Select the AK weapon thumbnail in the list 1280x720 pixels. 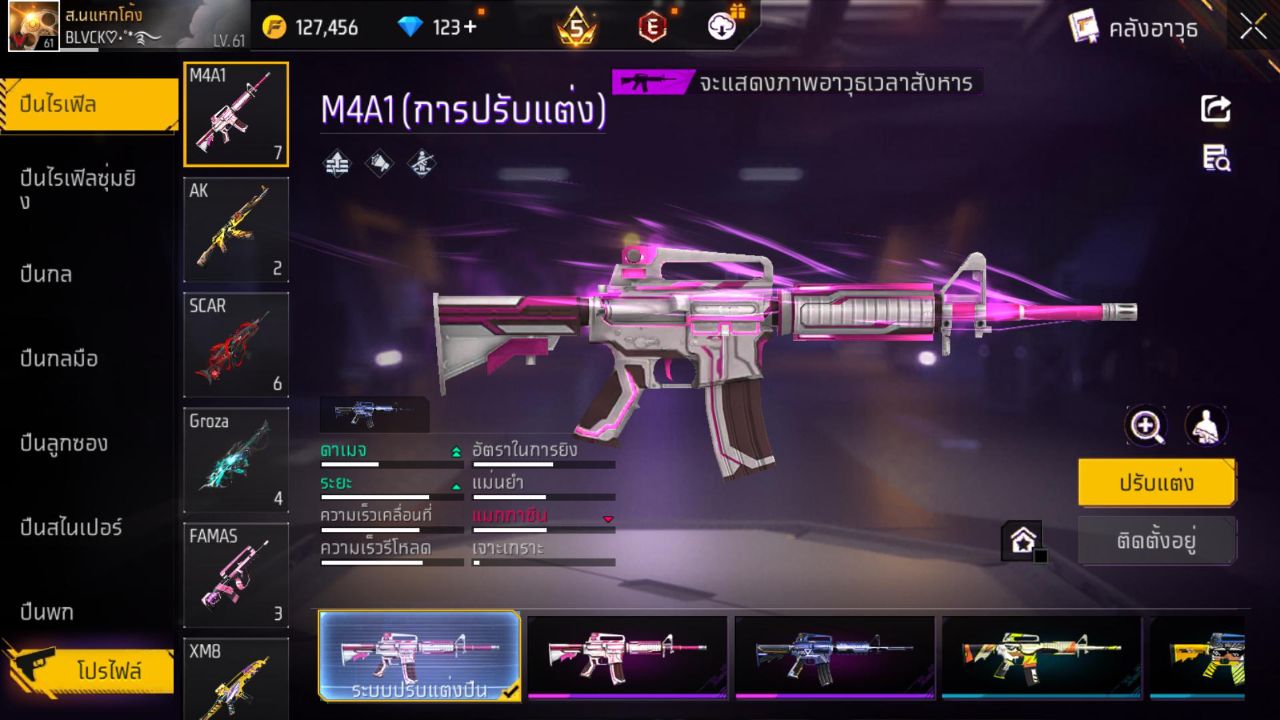point(236,229)
